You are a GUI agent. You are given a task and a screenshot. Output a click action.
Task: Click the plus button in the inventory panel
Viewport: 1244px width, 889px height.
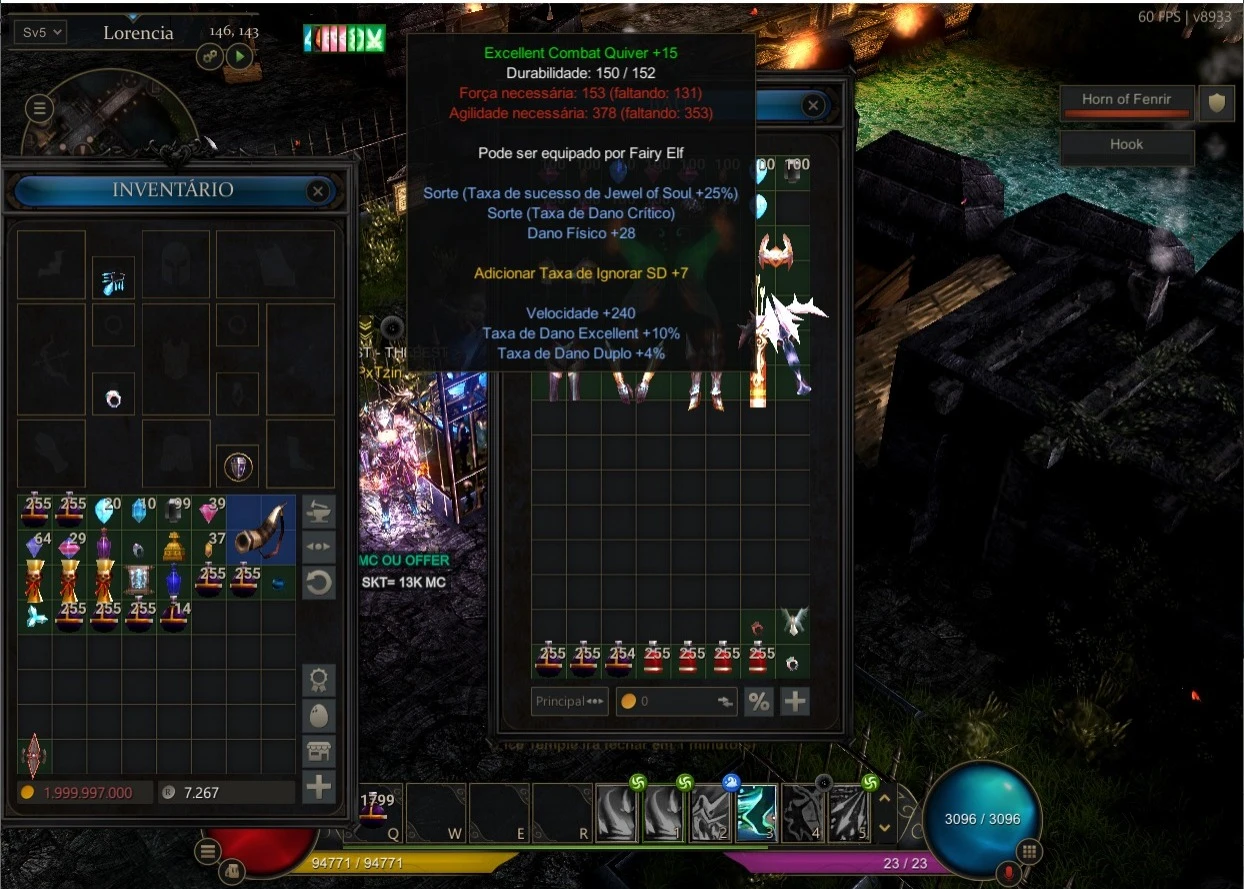click(319, 787)
